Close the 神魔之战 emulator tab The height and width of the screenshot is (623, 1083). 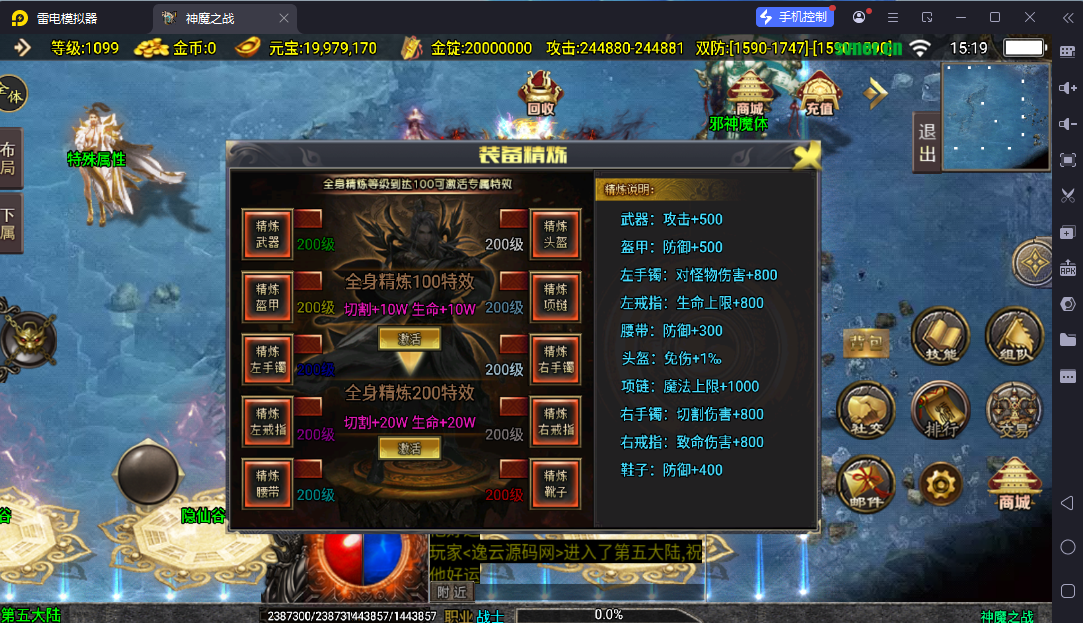(284, 18)
